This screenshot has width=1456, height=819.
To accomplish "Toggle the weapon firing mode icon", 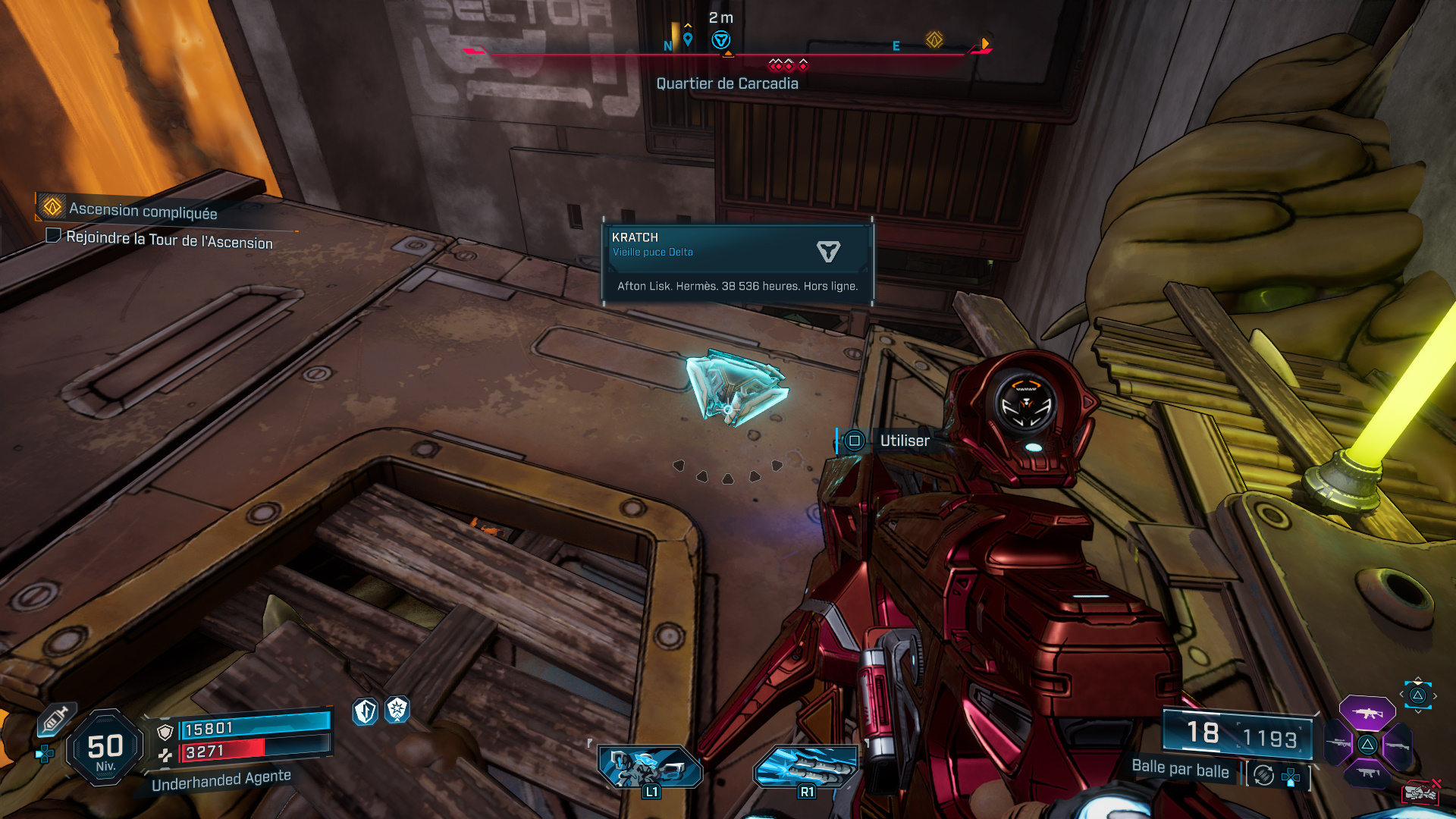I will 1263,775.
